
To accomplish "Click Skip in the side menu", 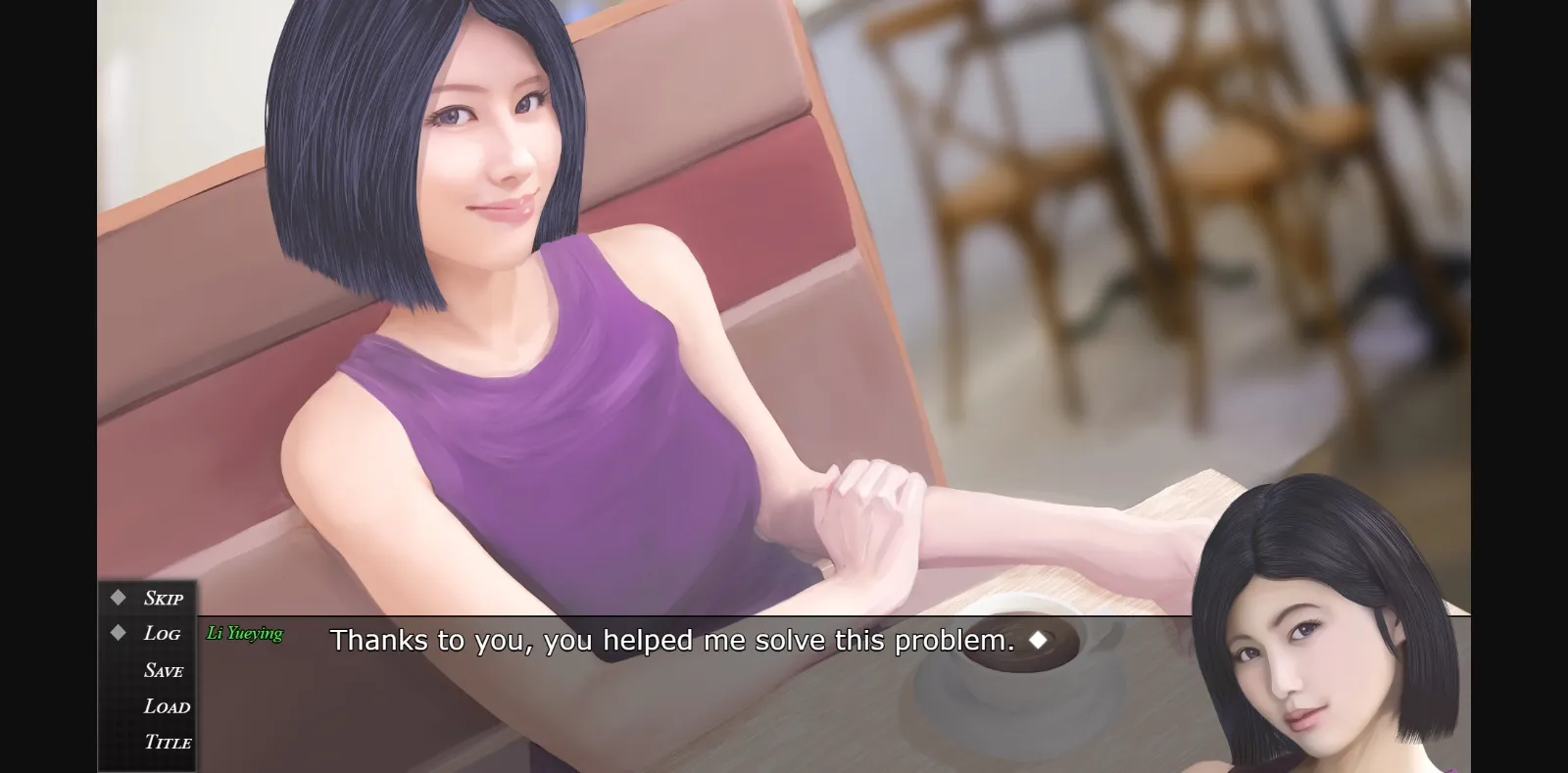I will [164, 598].
